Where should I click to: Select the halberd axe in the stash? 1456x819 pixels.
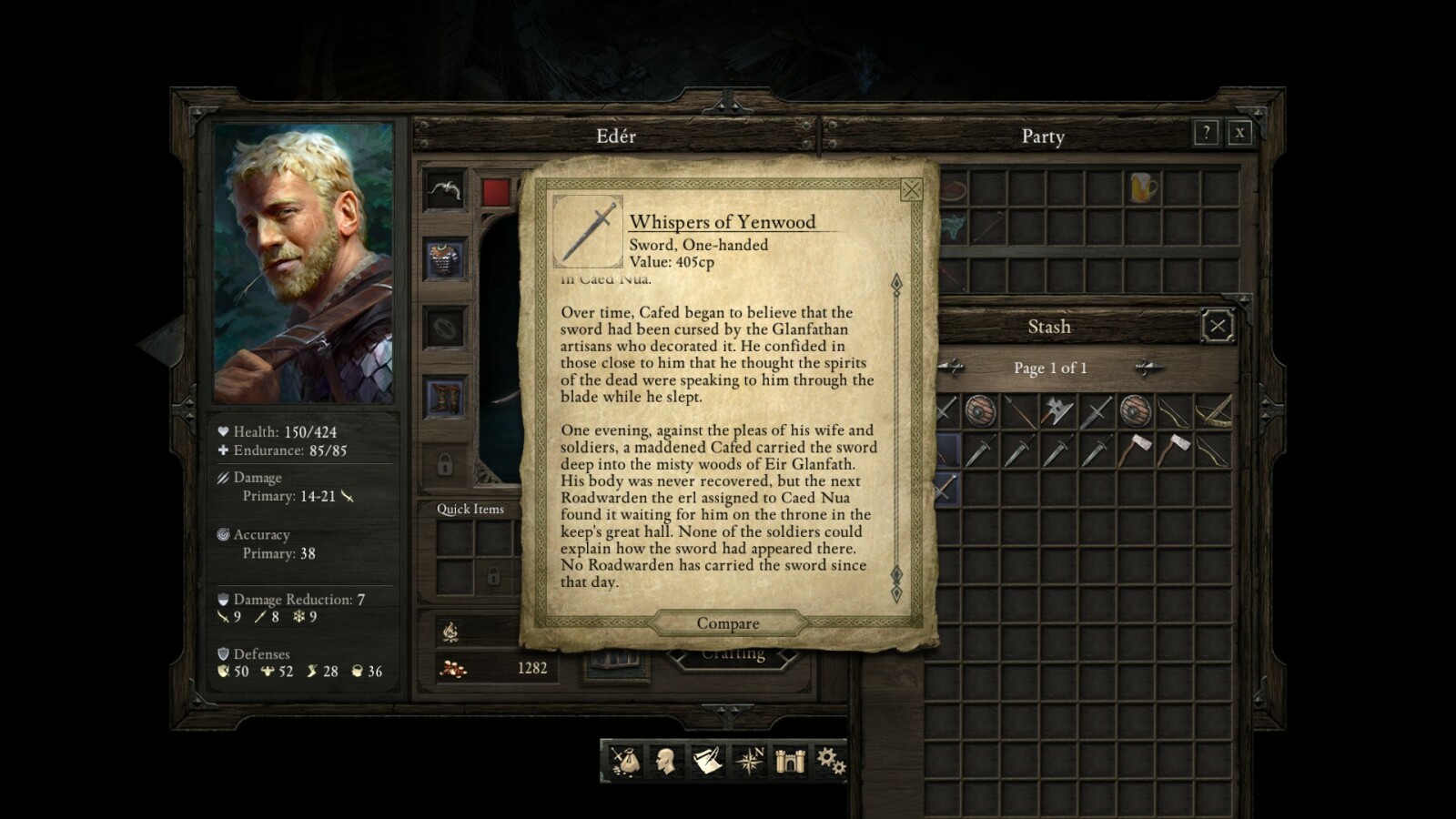tap(1057, 412)
